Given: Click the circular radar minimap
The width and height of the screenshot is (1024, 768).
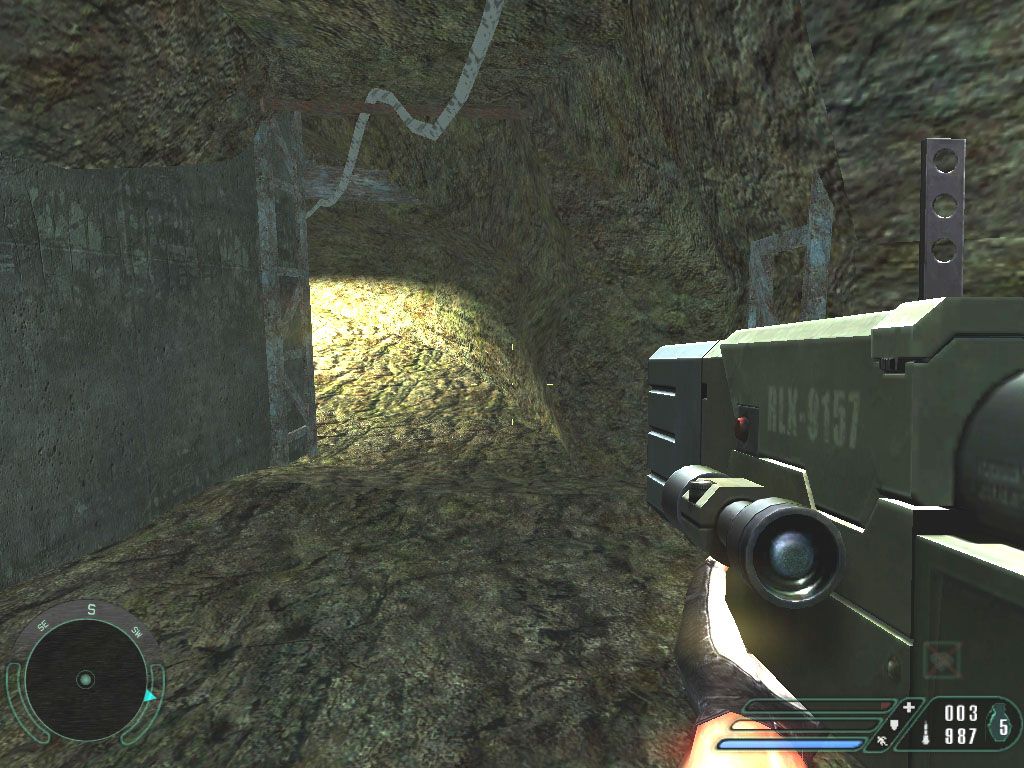Looking at the screenshot, I should pos(85,679).
